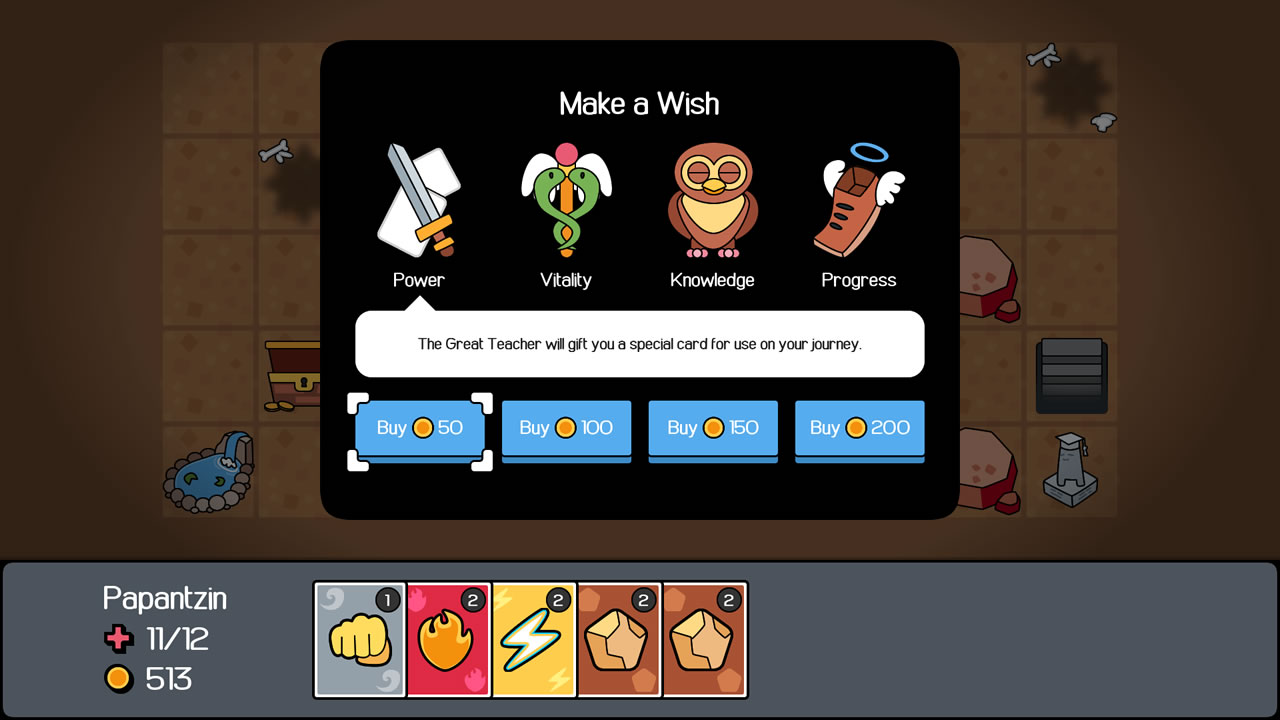This screenshot has width=1280, height=720.
Task: Purchase the wish costing 100 gold
Action: [566, 427]
